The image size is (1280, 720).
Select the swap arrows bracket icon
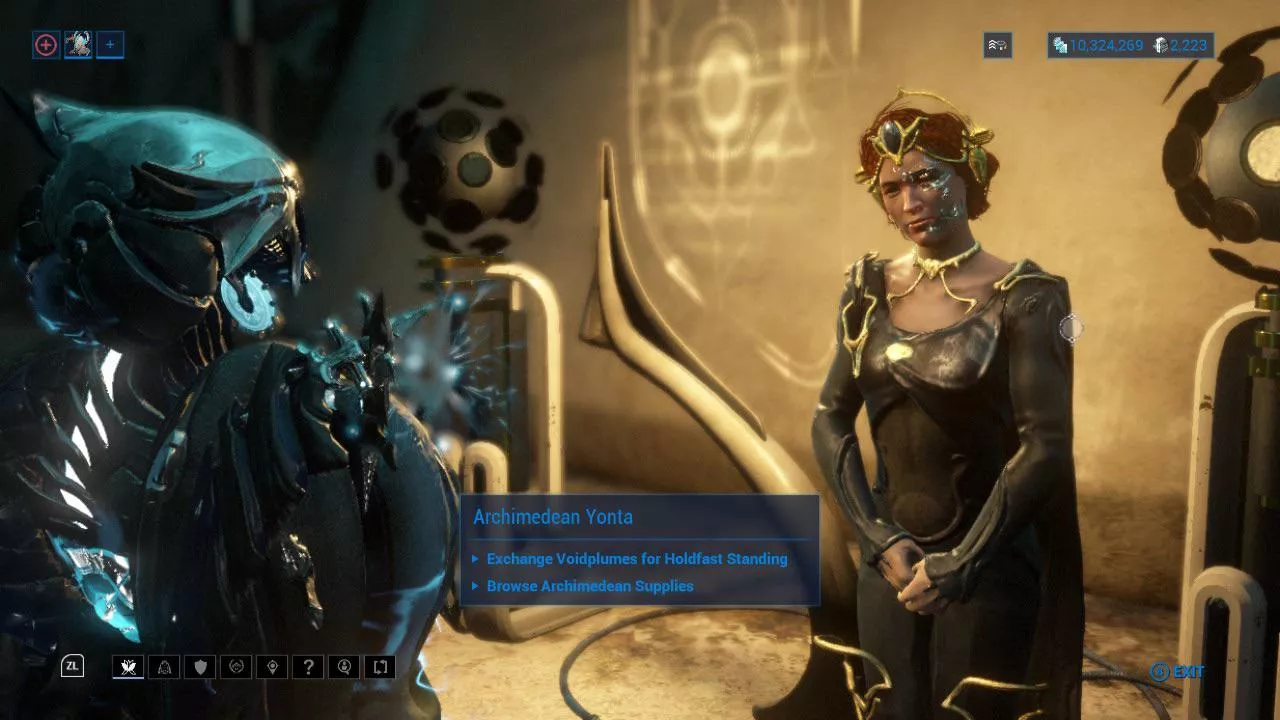click(x=381, y=667)
